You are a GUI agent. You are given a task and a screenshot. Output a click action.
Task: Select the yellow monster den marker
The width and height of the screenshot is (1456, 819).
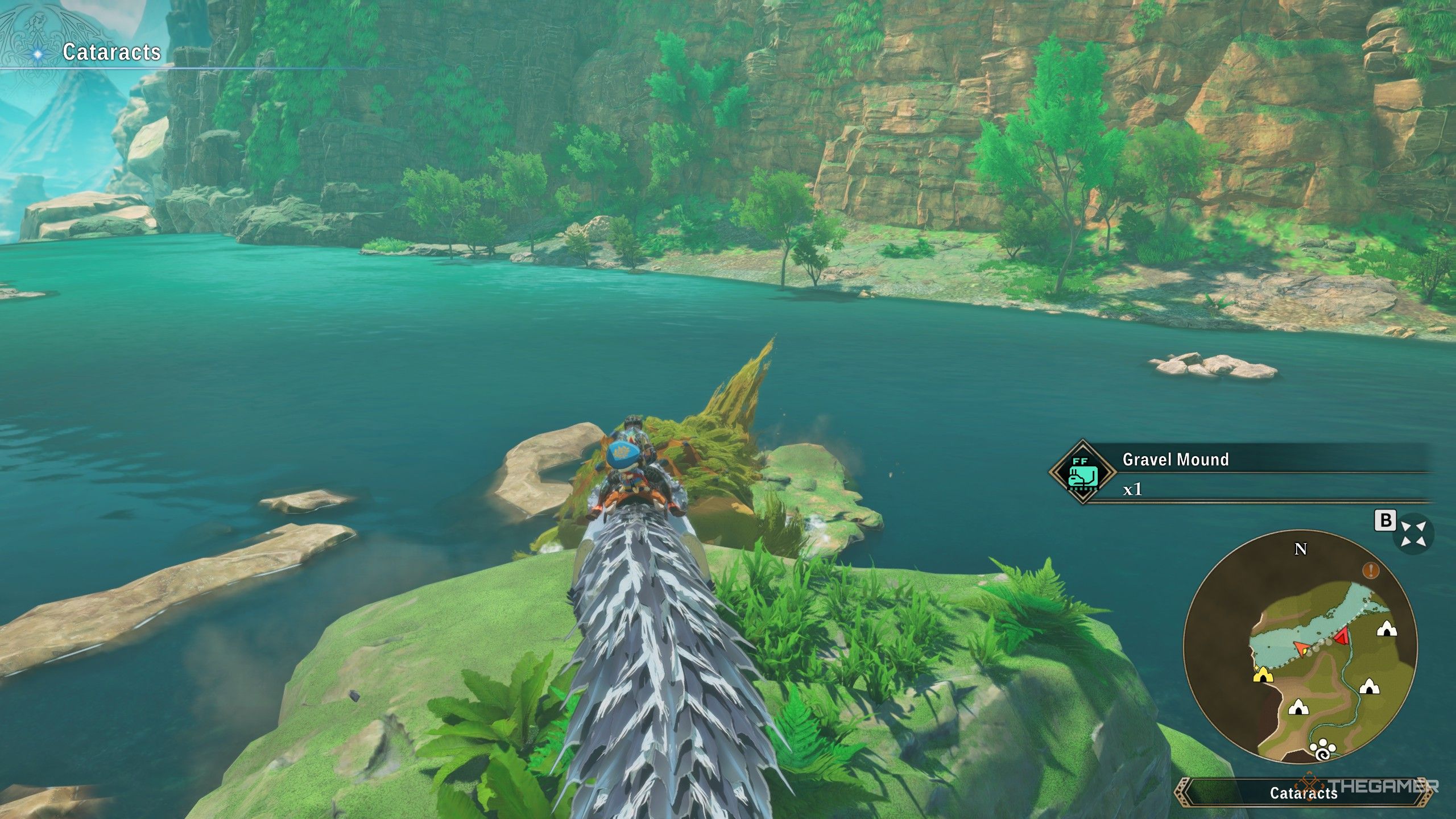[1263, 675]
